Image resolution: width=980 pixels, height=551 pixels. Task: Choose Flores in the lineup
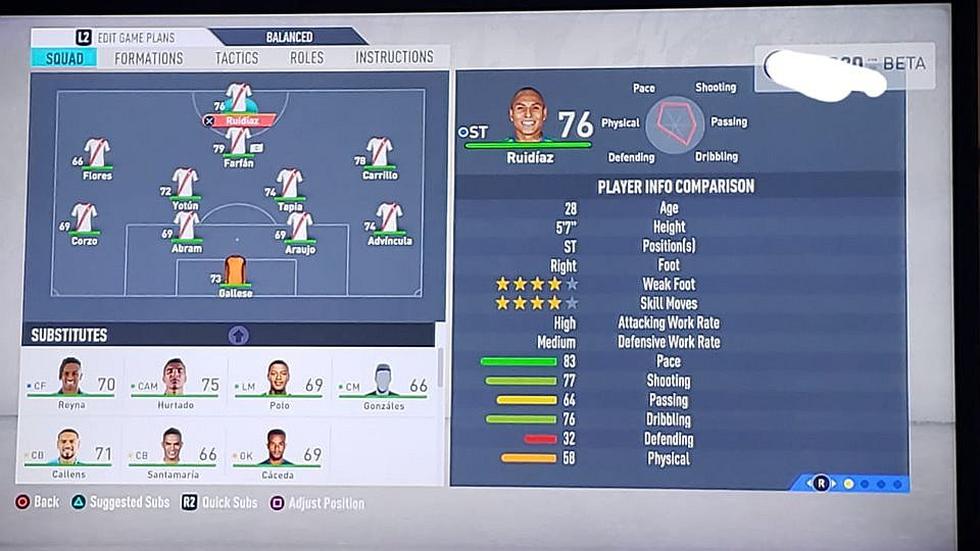pyautogui.click(x=97, y=156)
